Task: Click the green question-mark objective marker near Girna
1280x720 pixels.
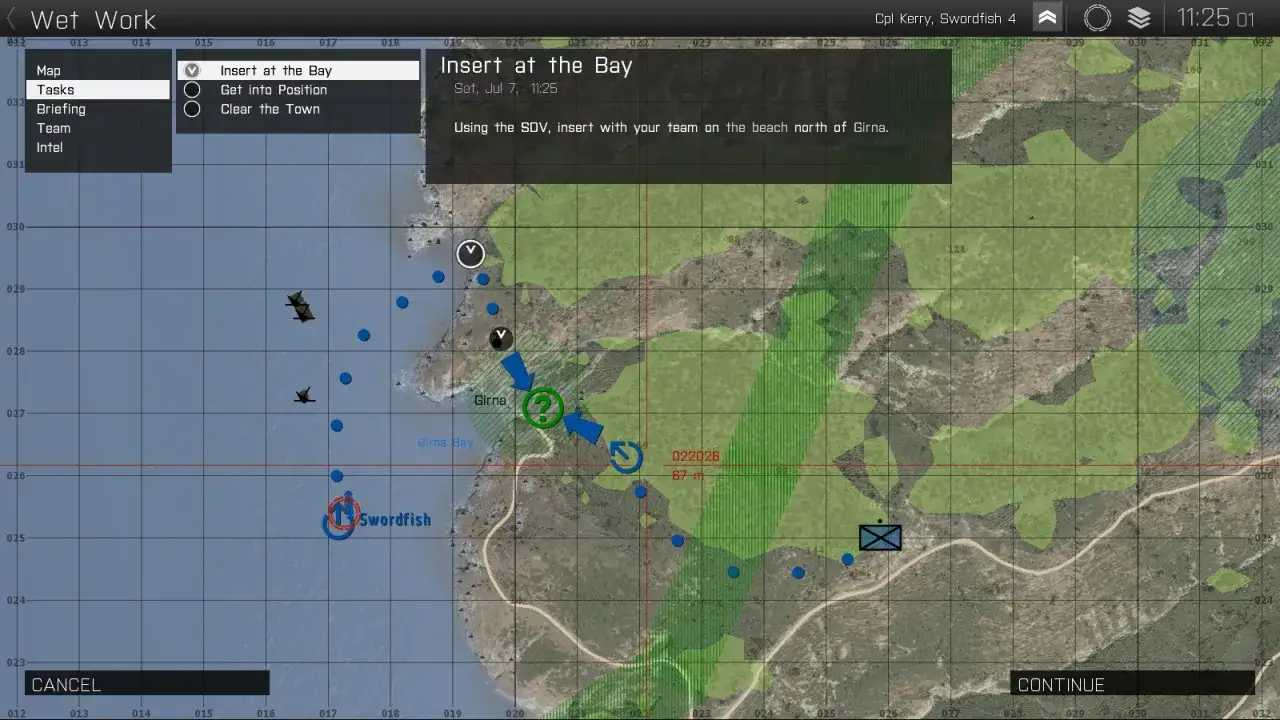Action: (x=544, y=407)
